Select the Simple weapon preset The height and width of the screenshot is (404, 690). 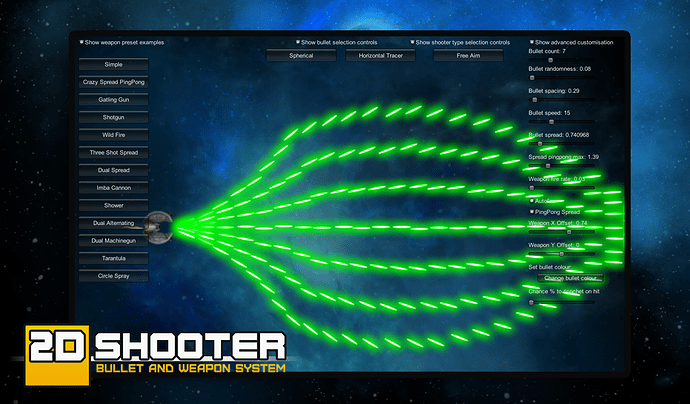(x=113, y=64)
